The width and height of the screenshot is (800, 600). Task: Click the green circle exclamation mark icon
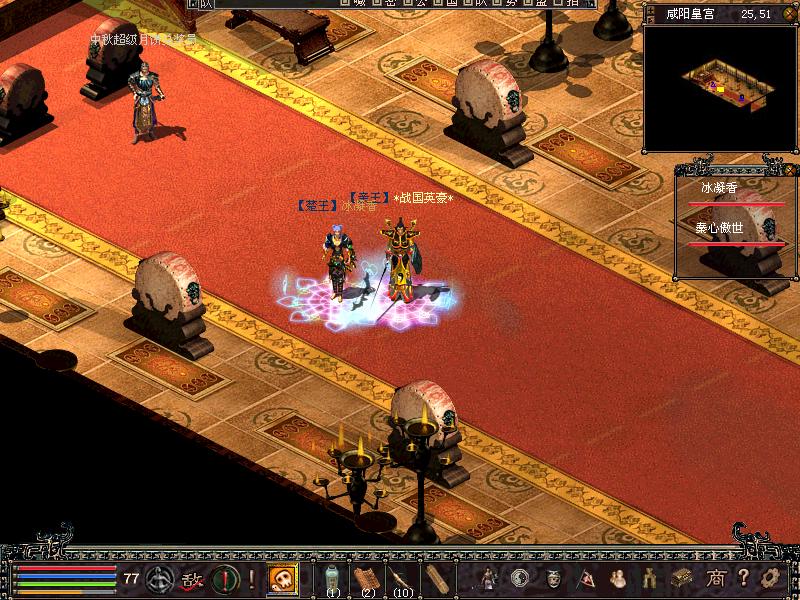click(224, 578)
